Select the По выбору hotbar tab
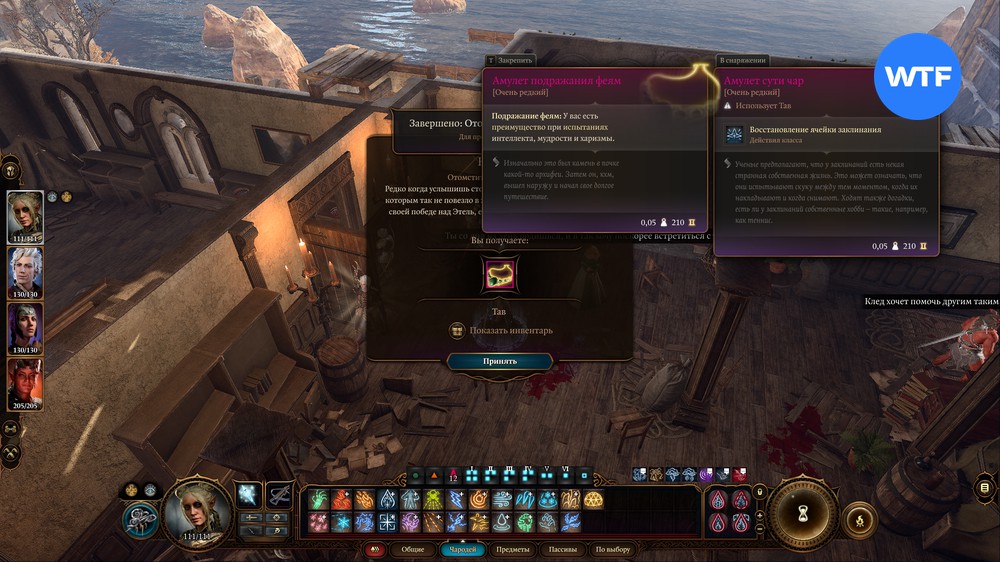Screen dimensions: 1000x562 612,549
